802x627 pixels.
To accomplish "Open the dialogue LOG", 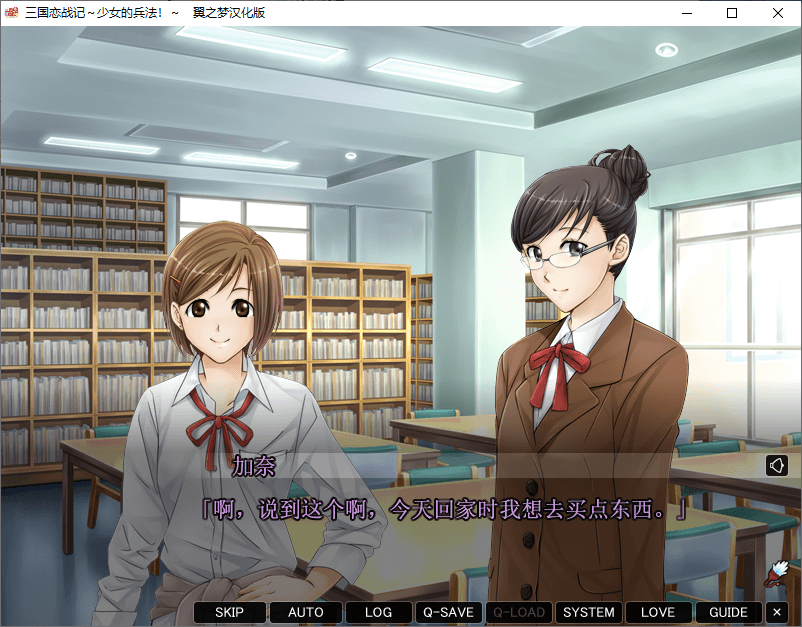I will pyautogui.click(x=379, y=612).
